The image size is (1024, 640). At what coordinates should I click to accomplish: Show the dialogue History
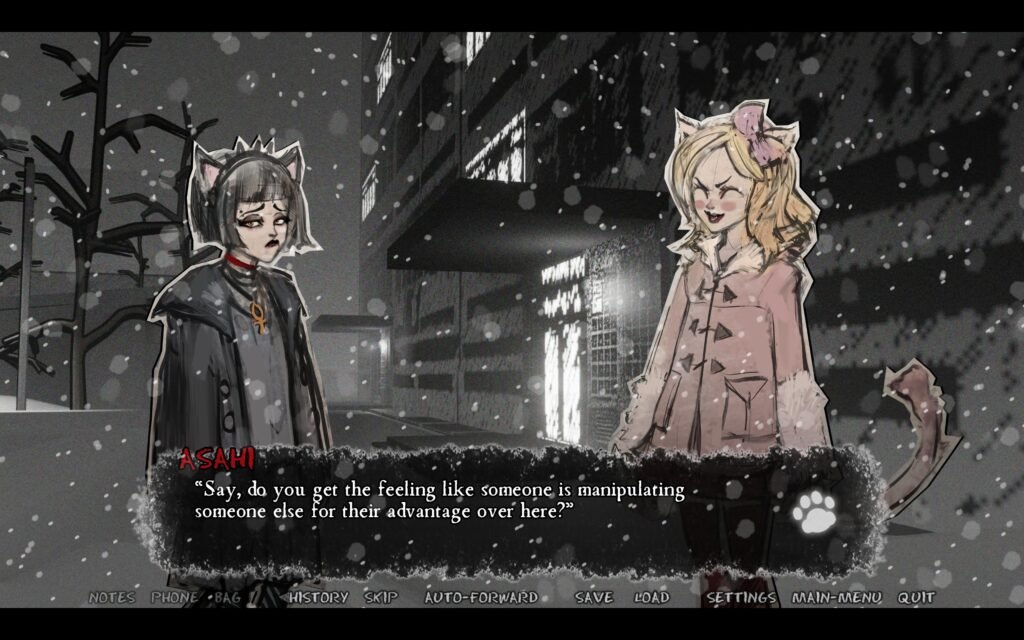click(318, 598)
